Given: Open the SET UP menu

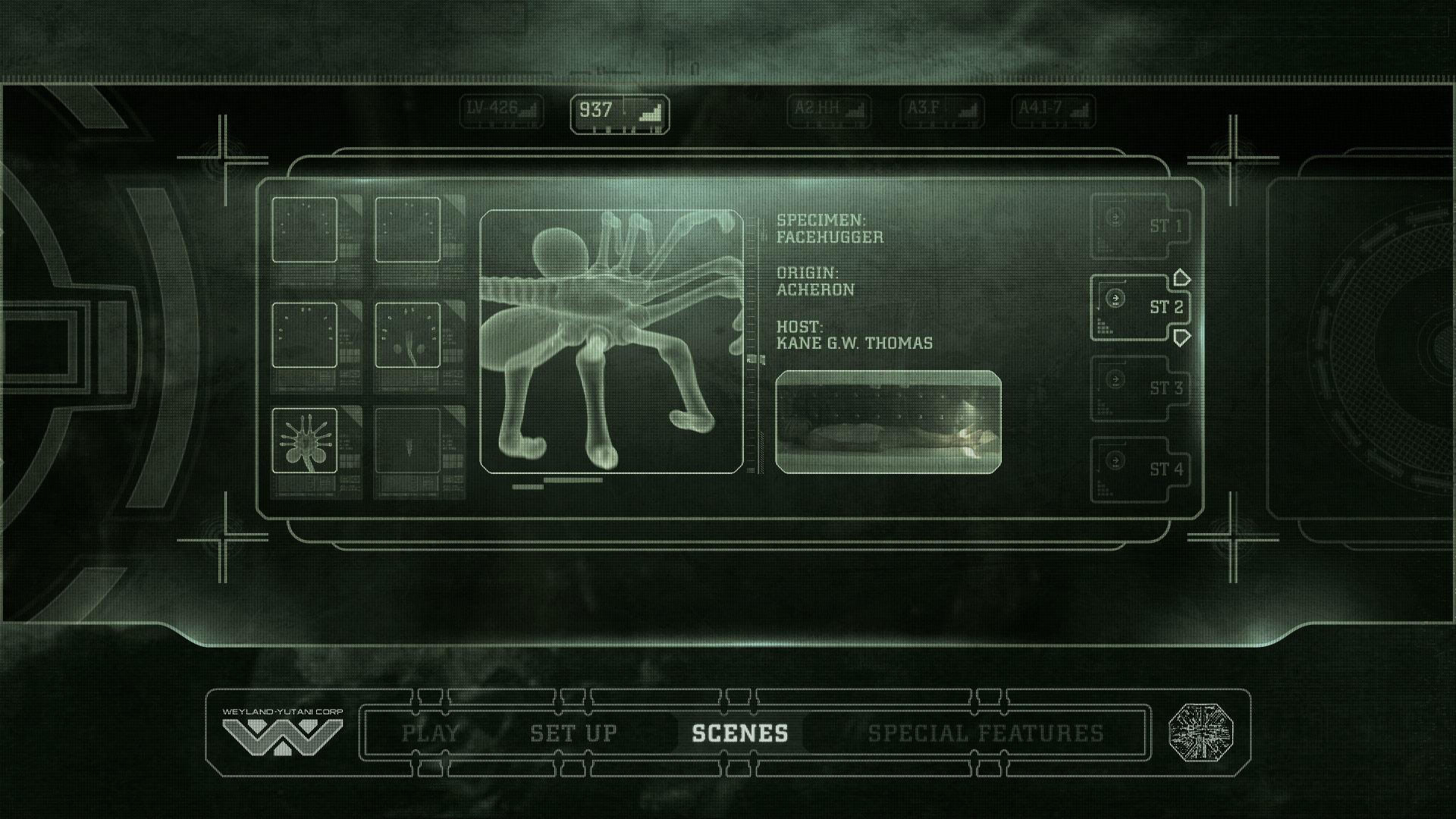Looking at the screenshot, I should pos(573,733).
